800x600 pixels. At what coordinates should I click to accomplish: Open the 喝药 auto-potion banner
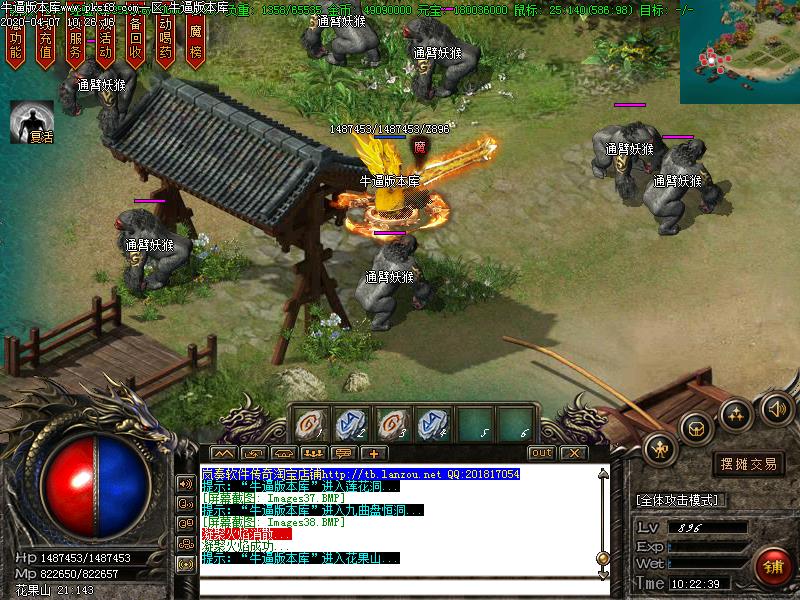165,44
